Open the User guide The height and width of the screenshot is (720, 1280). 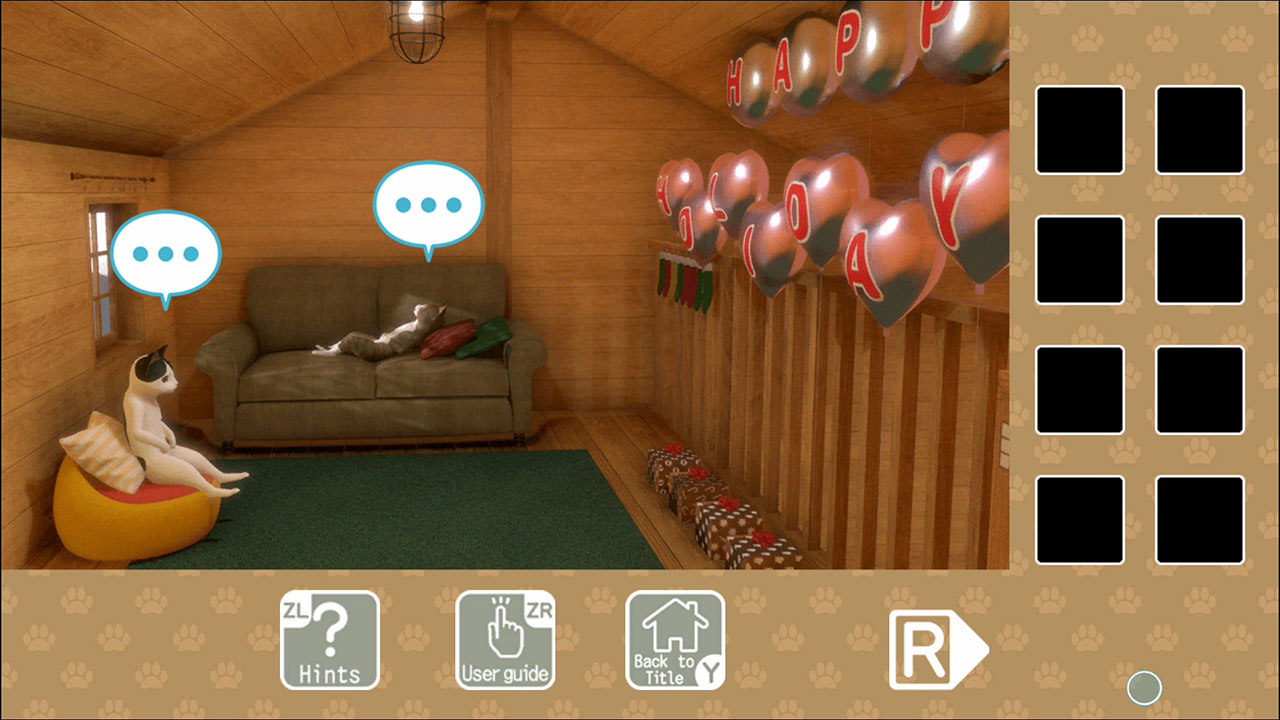pos(505,640)
